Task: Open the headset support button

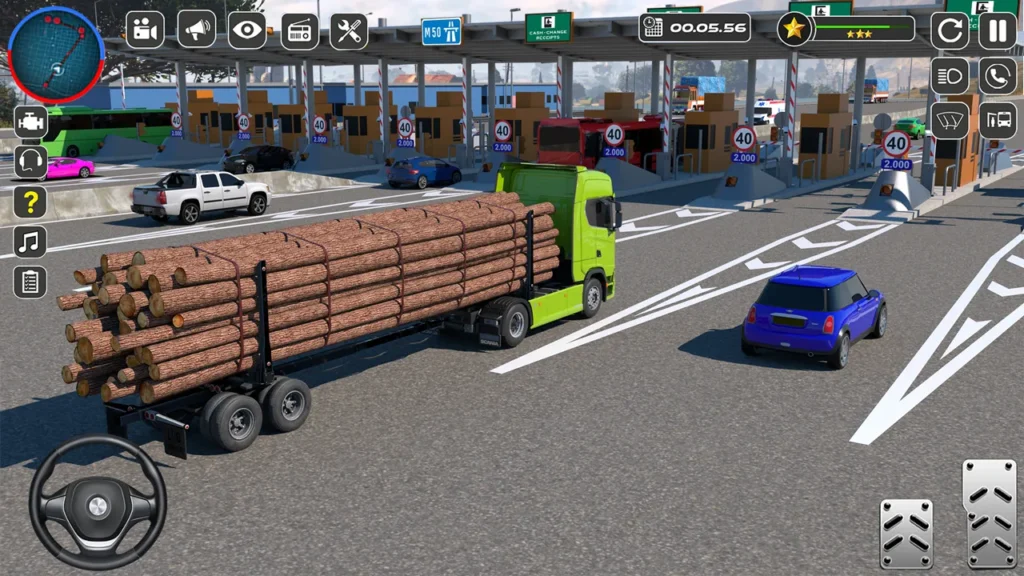Action: pyautogui.click(x=30, y=162)
